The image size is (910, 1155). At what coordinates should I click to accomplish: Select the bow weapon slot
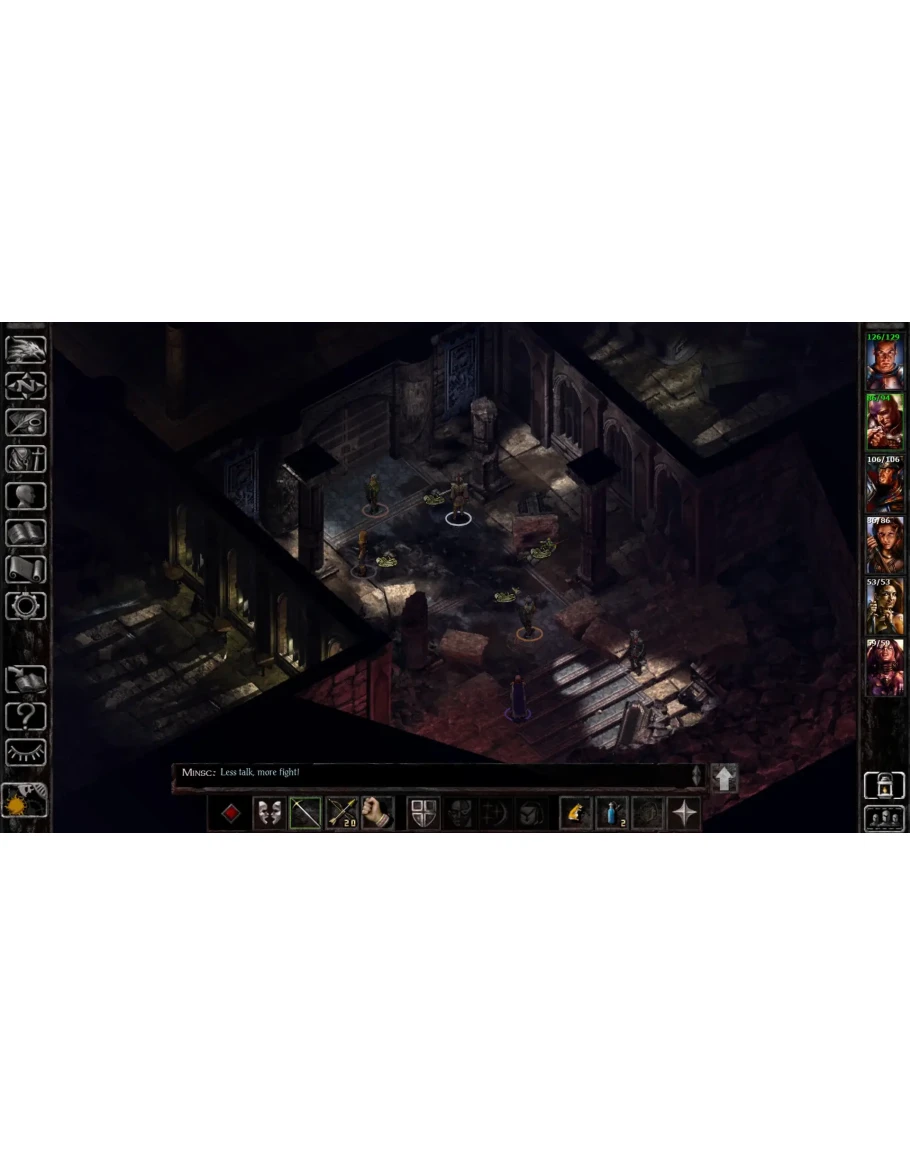coord(305,813)
